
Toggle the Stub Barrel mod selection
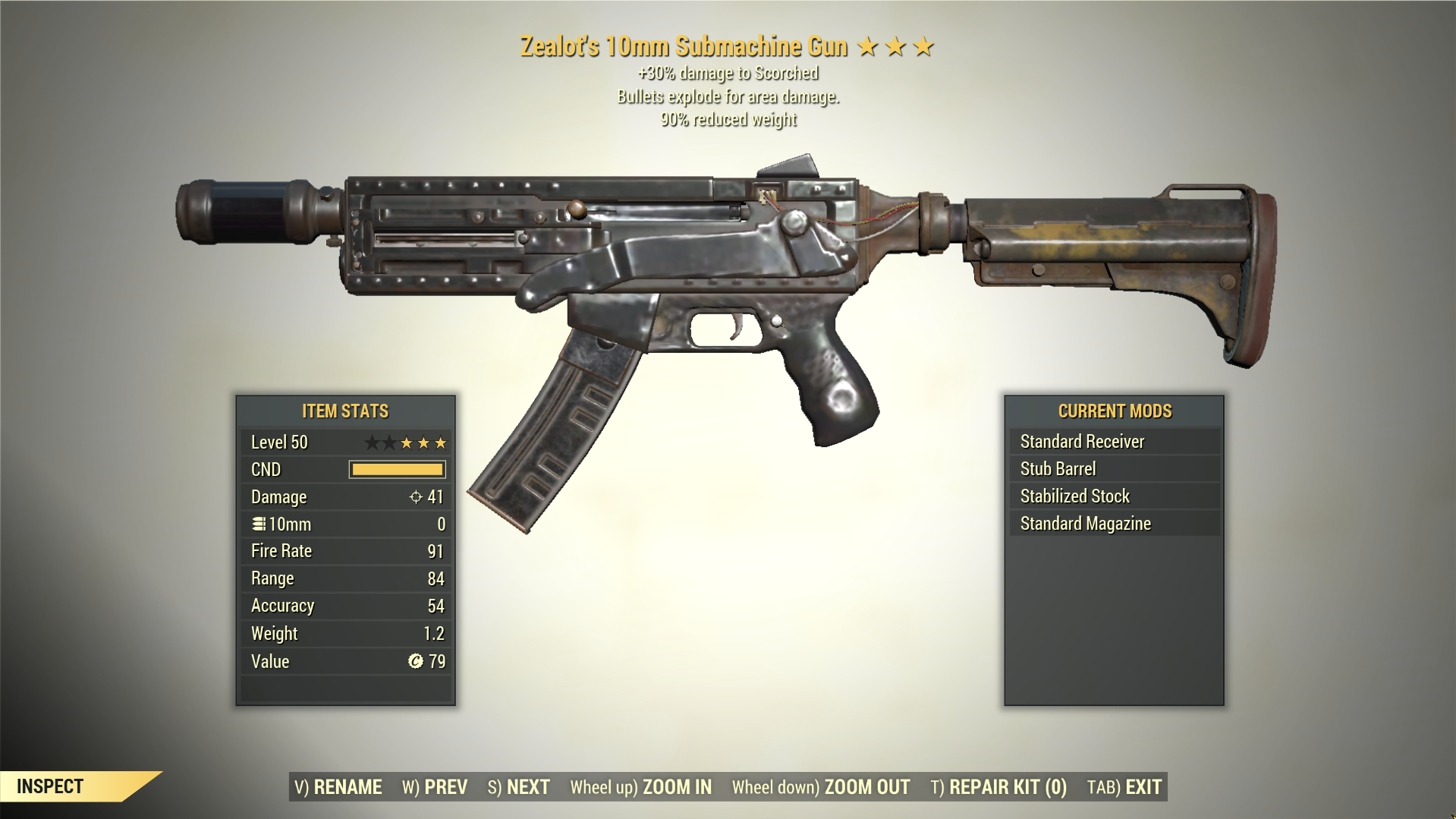tap(1058, 468)
